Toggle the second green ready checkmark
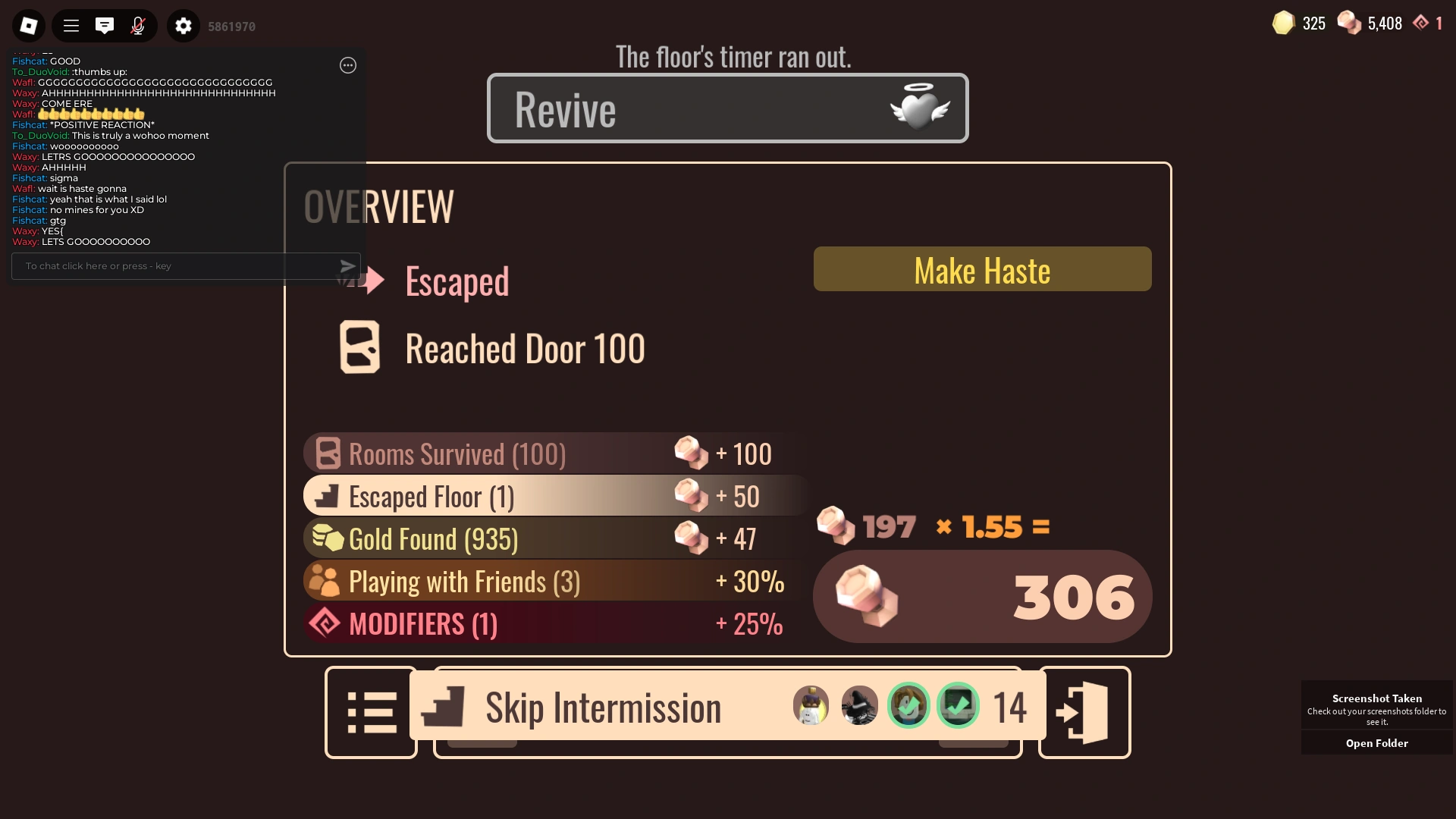The width and height of the screenshot is (1456, 819). point(959,705)
